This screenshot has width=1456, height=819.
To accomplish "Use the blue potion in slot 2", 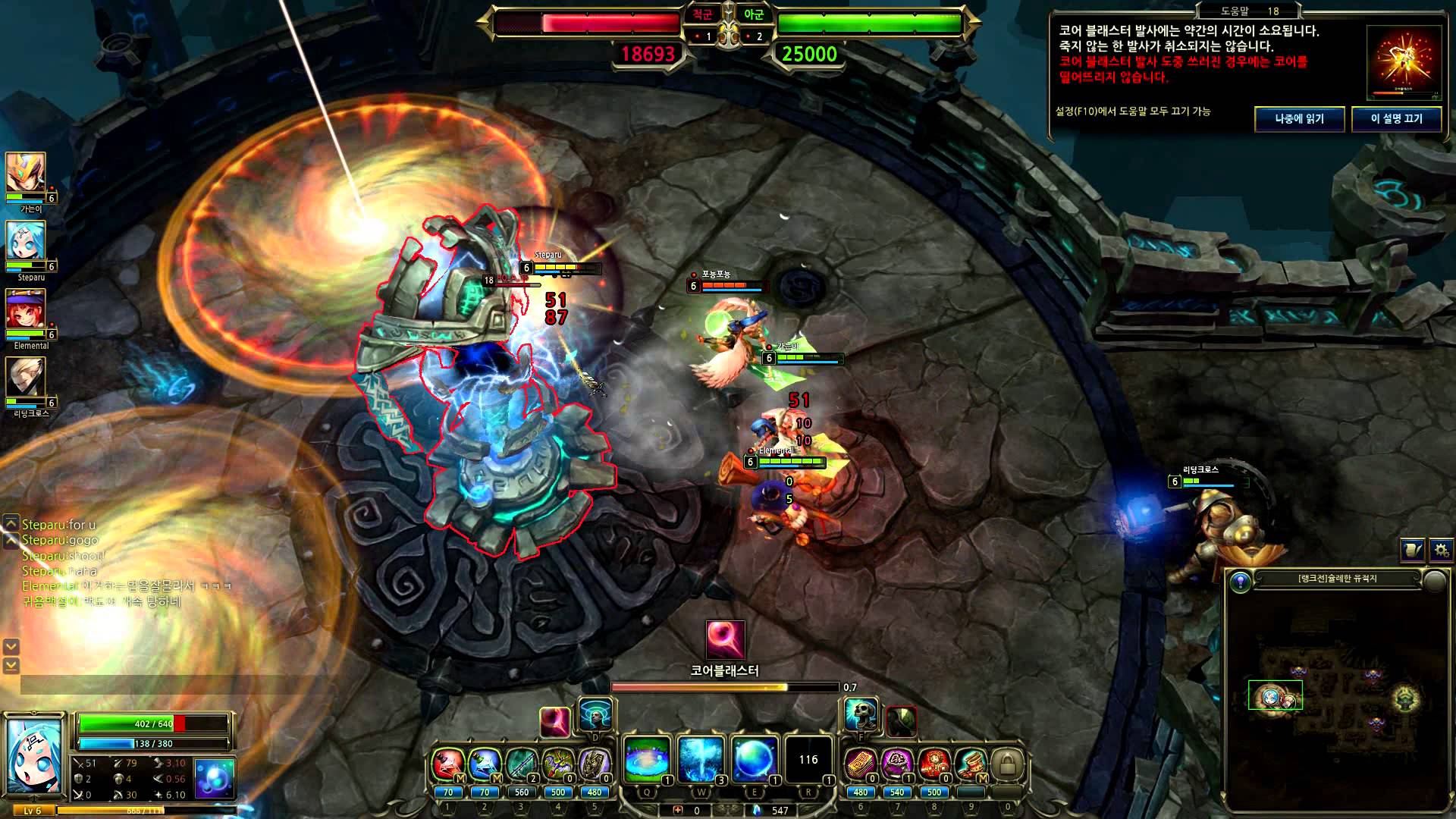I will coord(484,765).
